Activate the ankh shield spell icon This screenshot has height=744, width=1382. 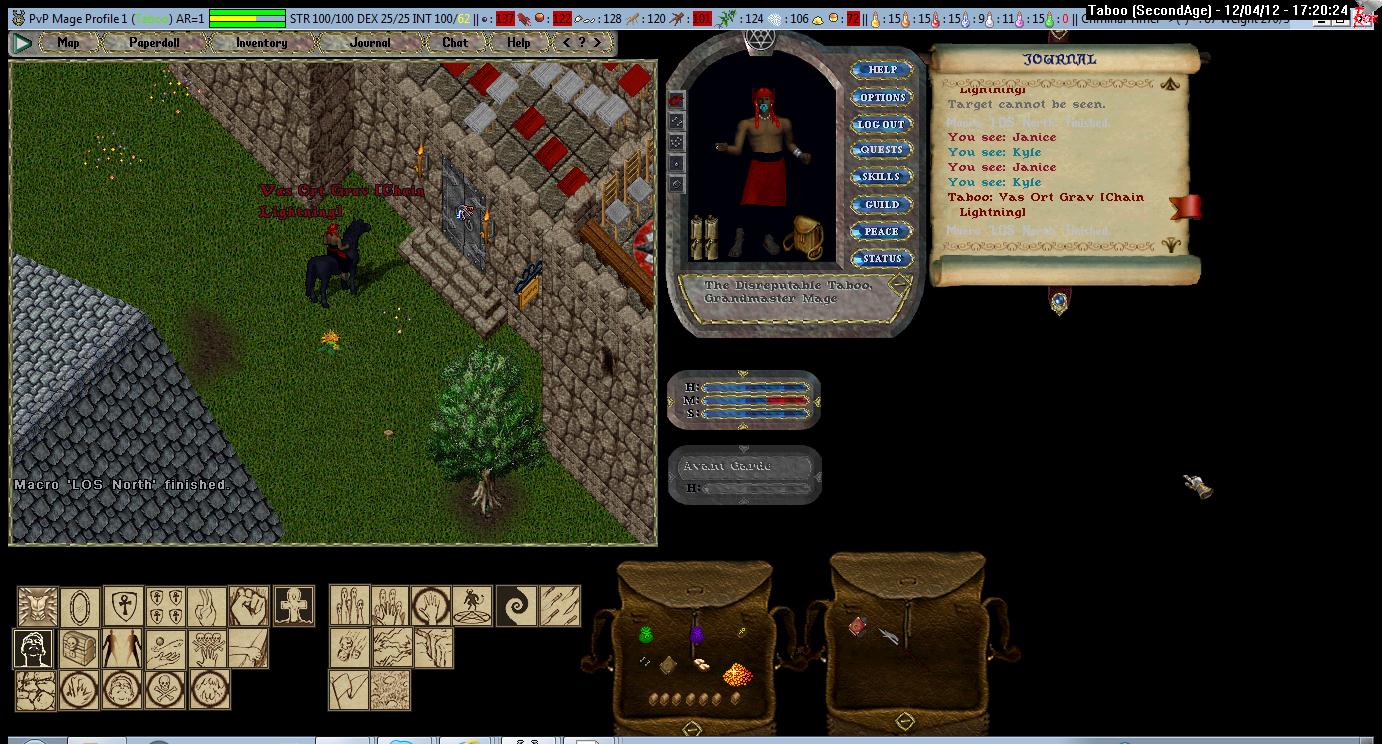123,606
